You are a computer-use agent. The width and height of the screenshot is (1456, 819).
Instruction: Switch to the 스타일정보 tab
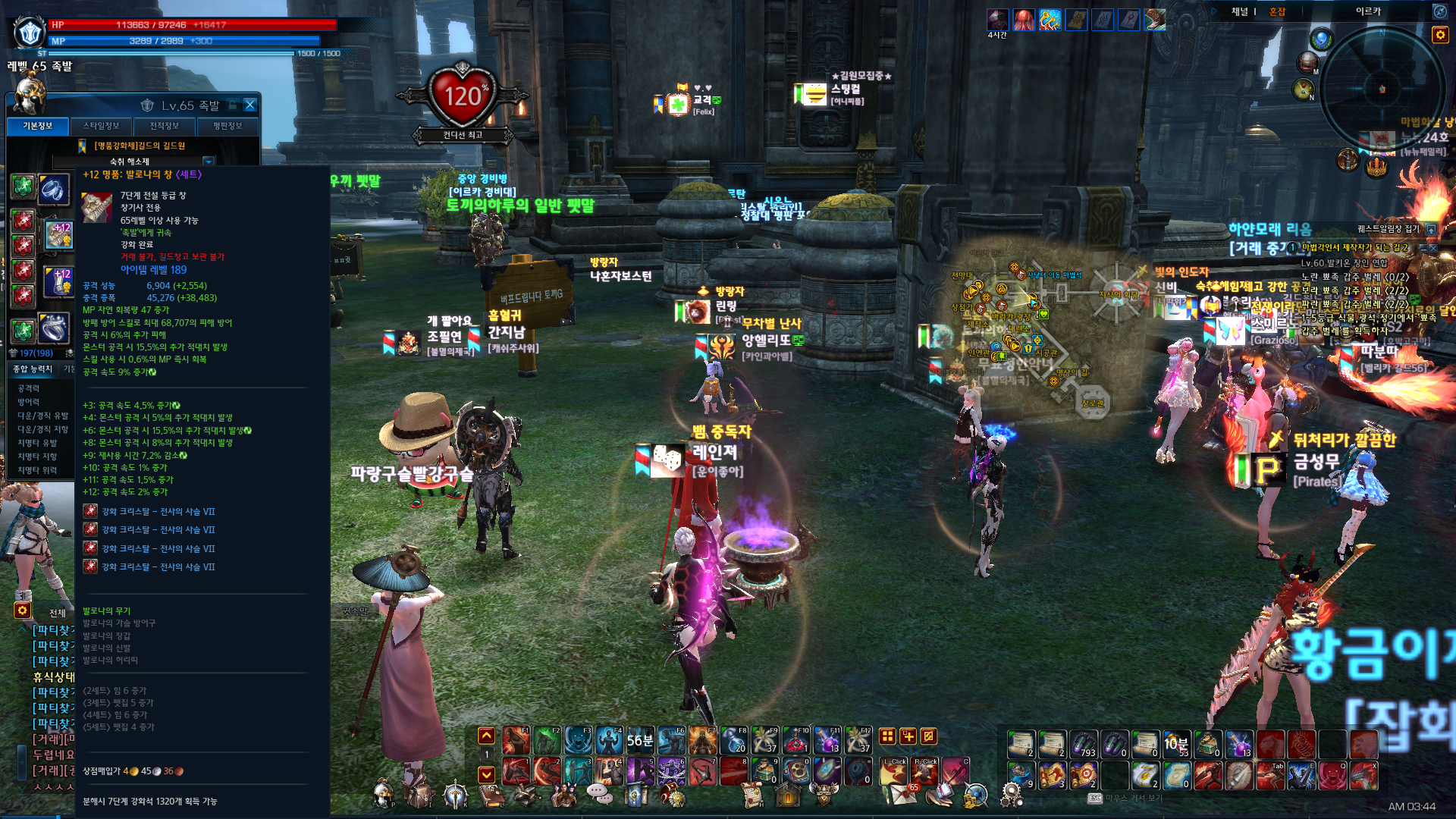pyautogui.click(x=101, y=126)
